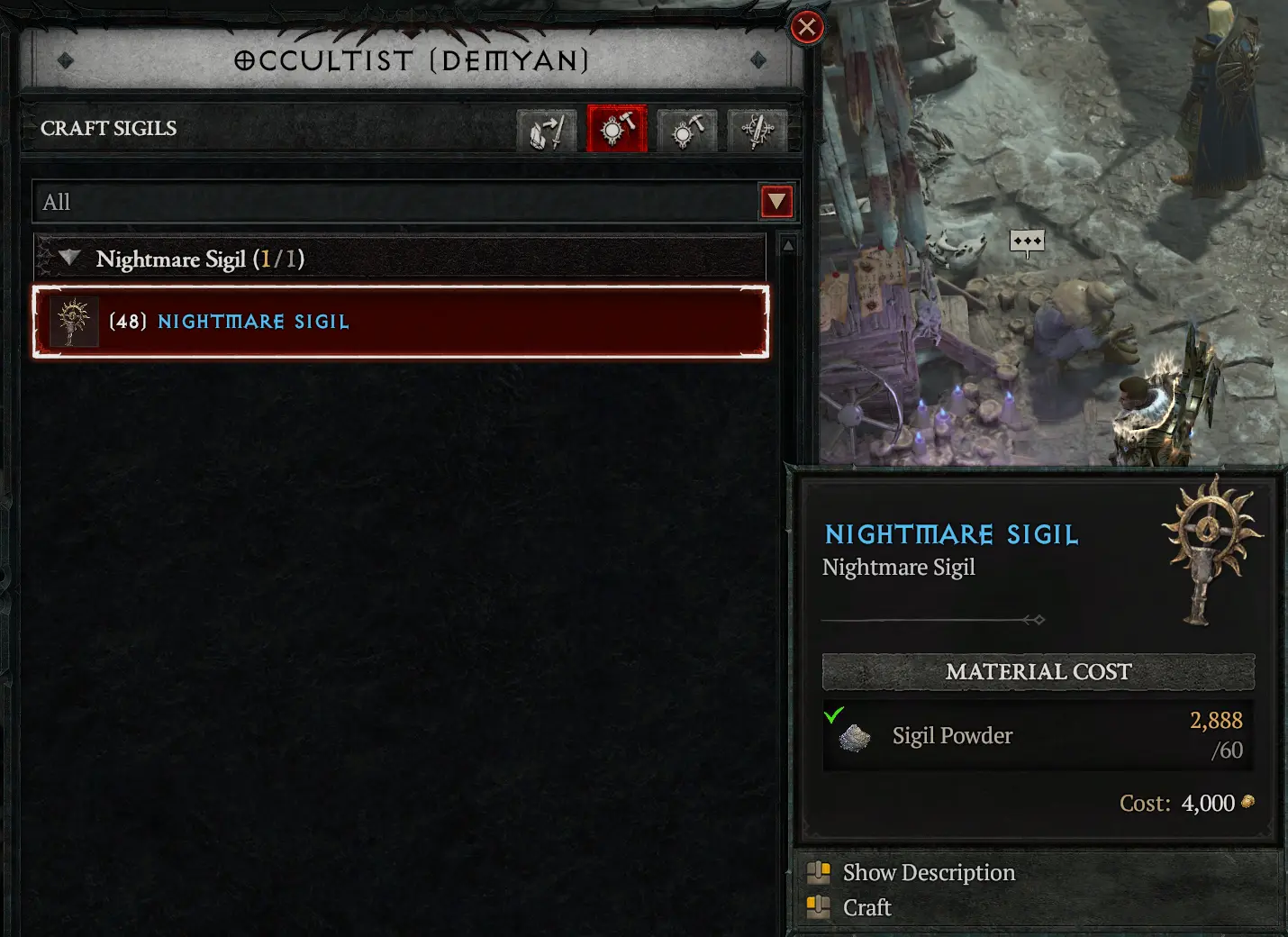The width and height of the screenshot is (1288, 937).
Task: Close the Occultist window
Action: pyautogui.click(x=807, y=28)
